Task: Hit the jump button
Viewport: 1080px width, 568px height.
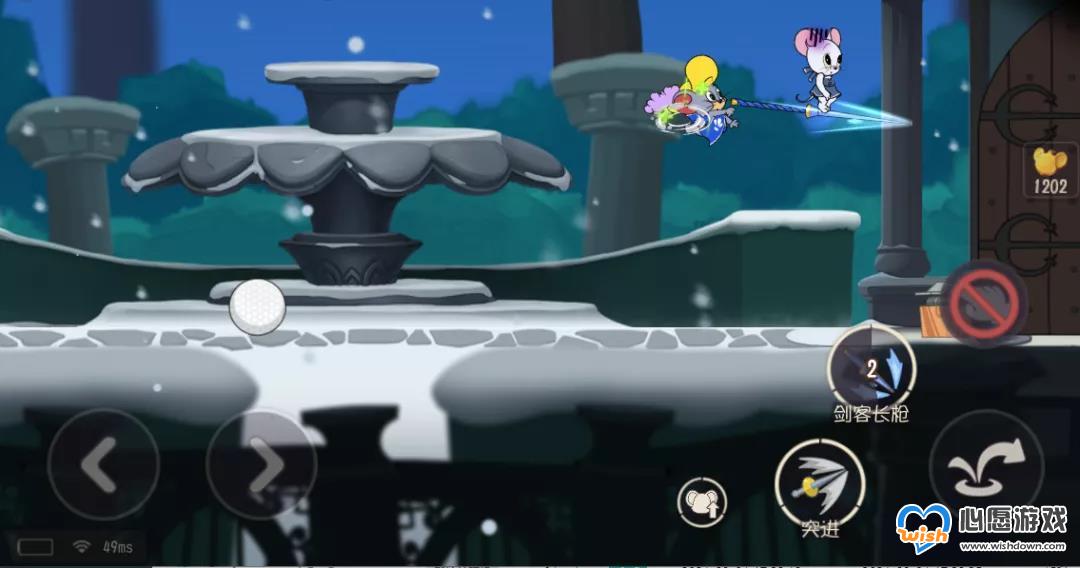Action: click(986, 466)
